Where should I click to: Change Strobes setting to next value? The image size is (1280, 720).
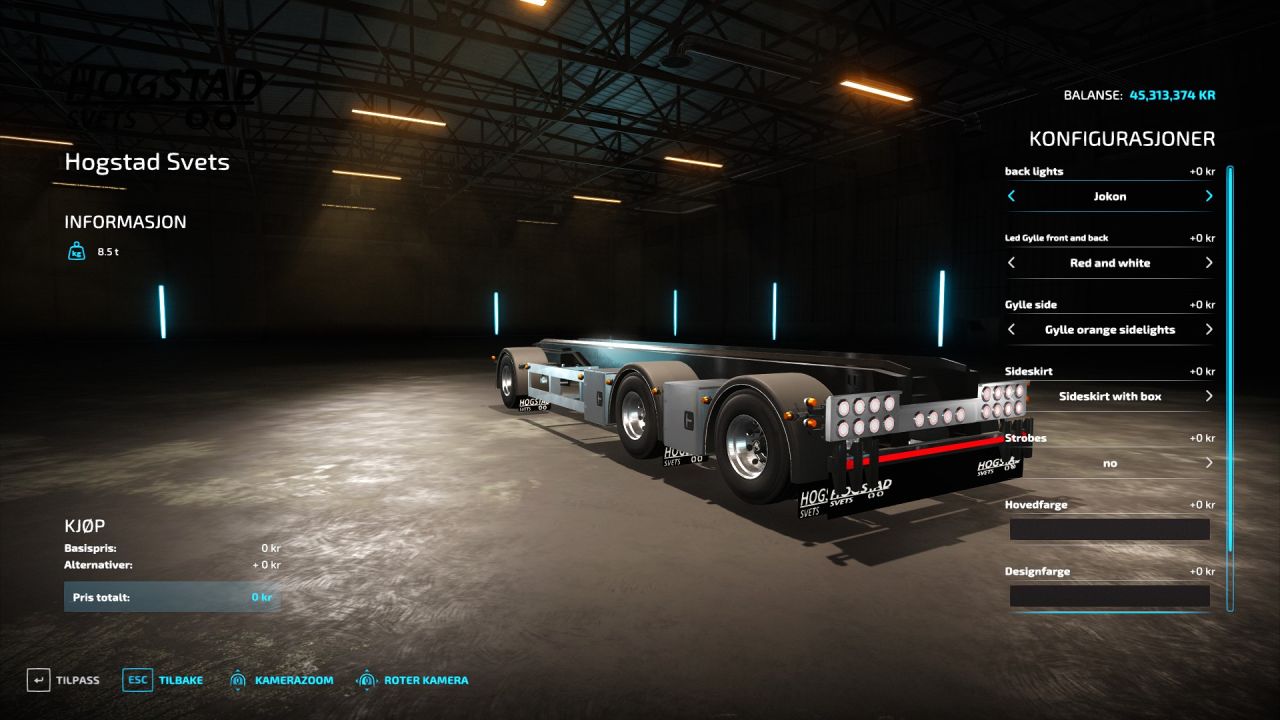coord(1209,463)
